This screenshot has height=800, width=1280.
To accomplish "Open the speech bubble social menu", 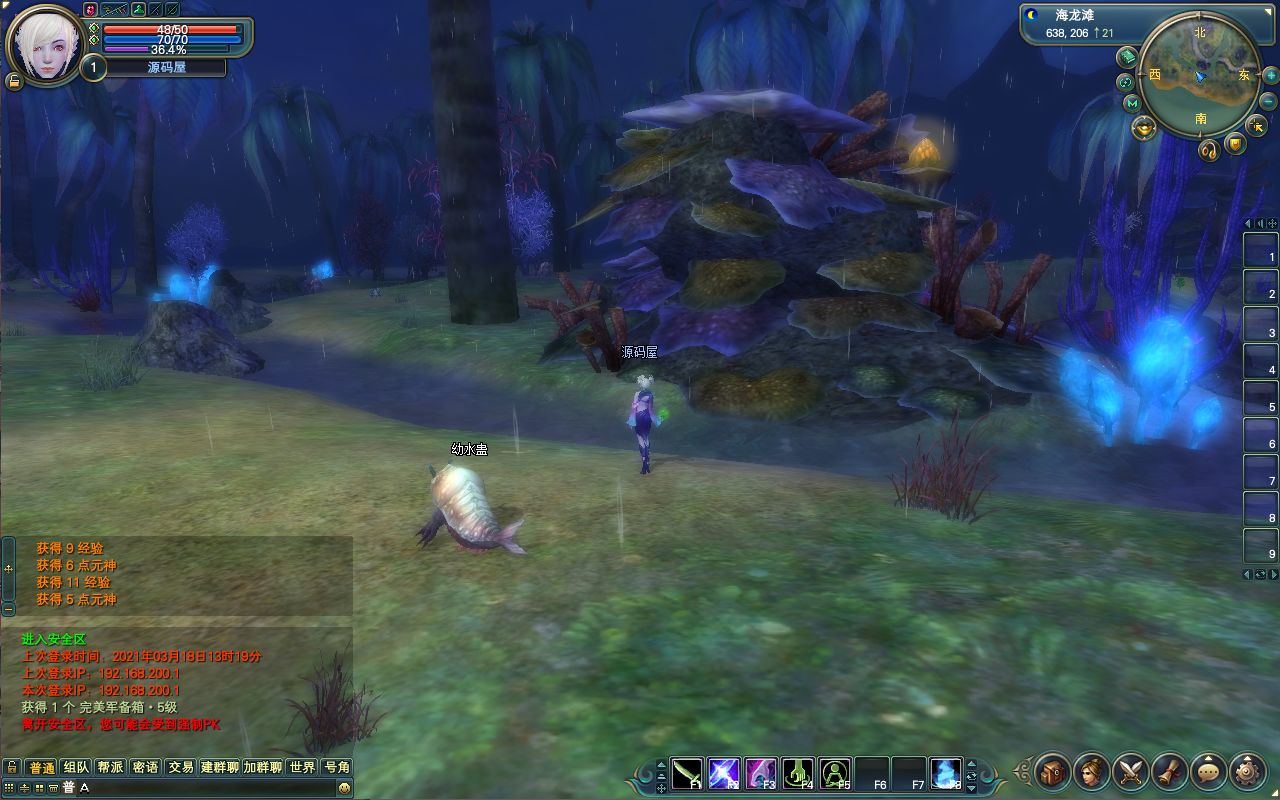I will tap(1209, 772).
